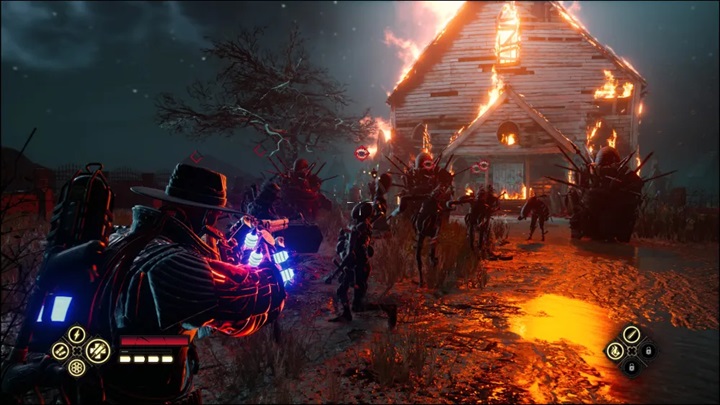
Task: Select the double-slash ability icon
Action: (60, 351)
